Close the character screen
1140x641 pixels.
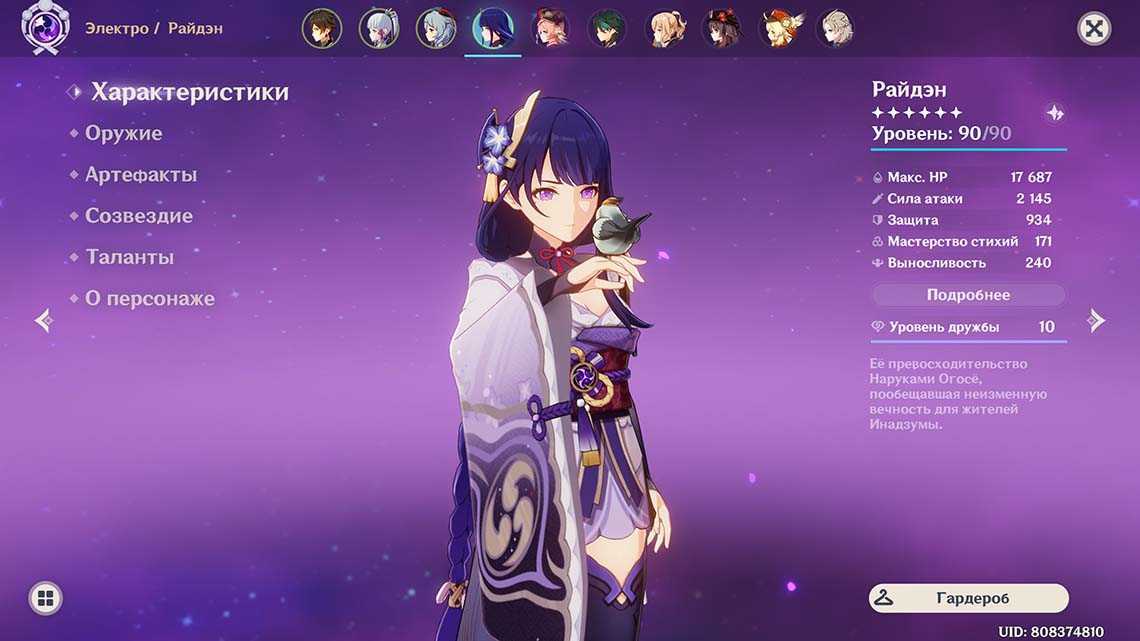point(1095,29)
